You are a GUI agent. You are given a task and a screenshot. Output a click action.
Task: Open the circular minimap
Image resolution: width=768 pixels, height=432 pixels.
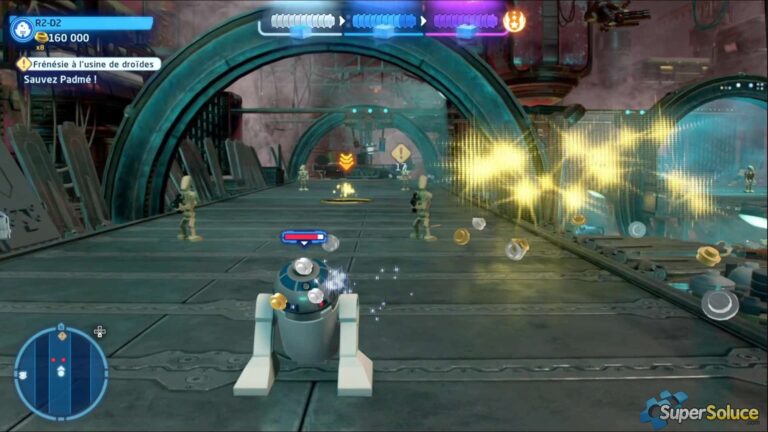tap(61, 373)
